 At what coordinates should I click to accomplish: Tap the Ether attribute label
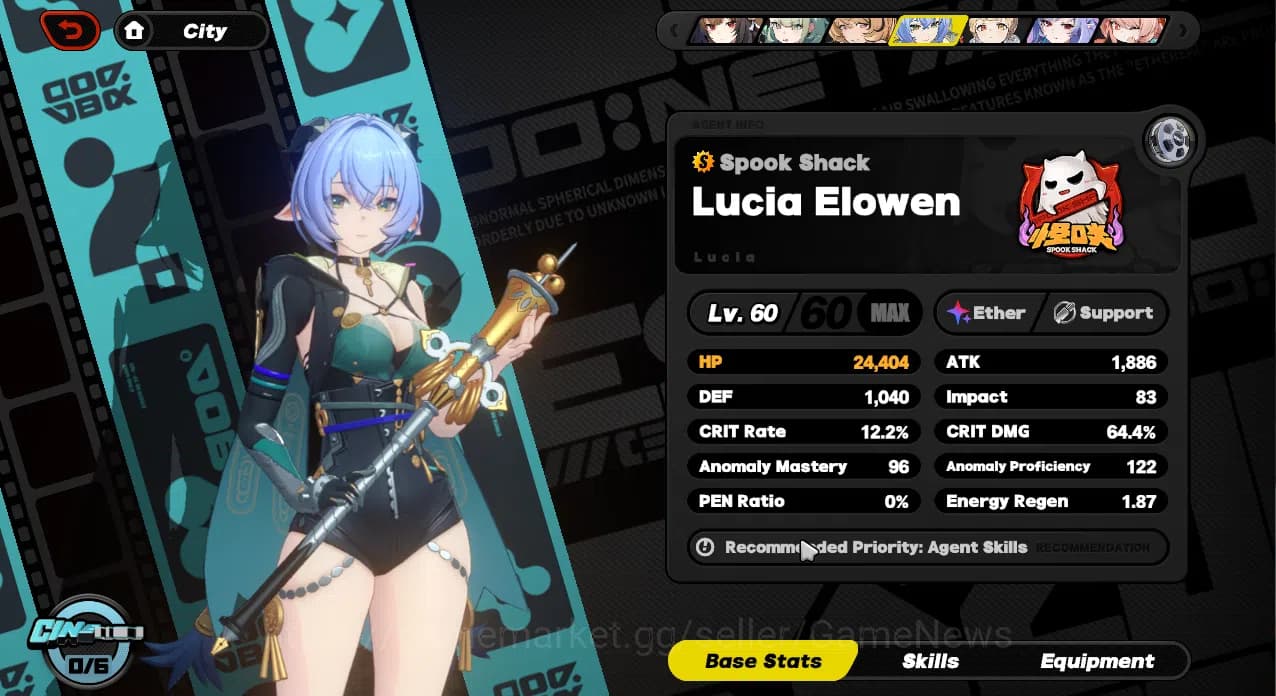[987, 313]
